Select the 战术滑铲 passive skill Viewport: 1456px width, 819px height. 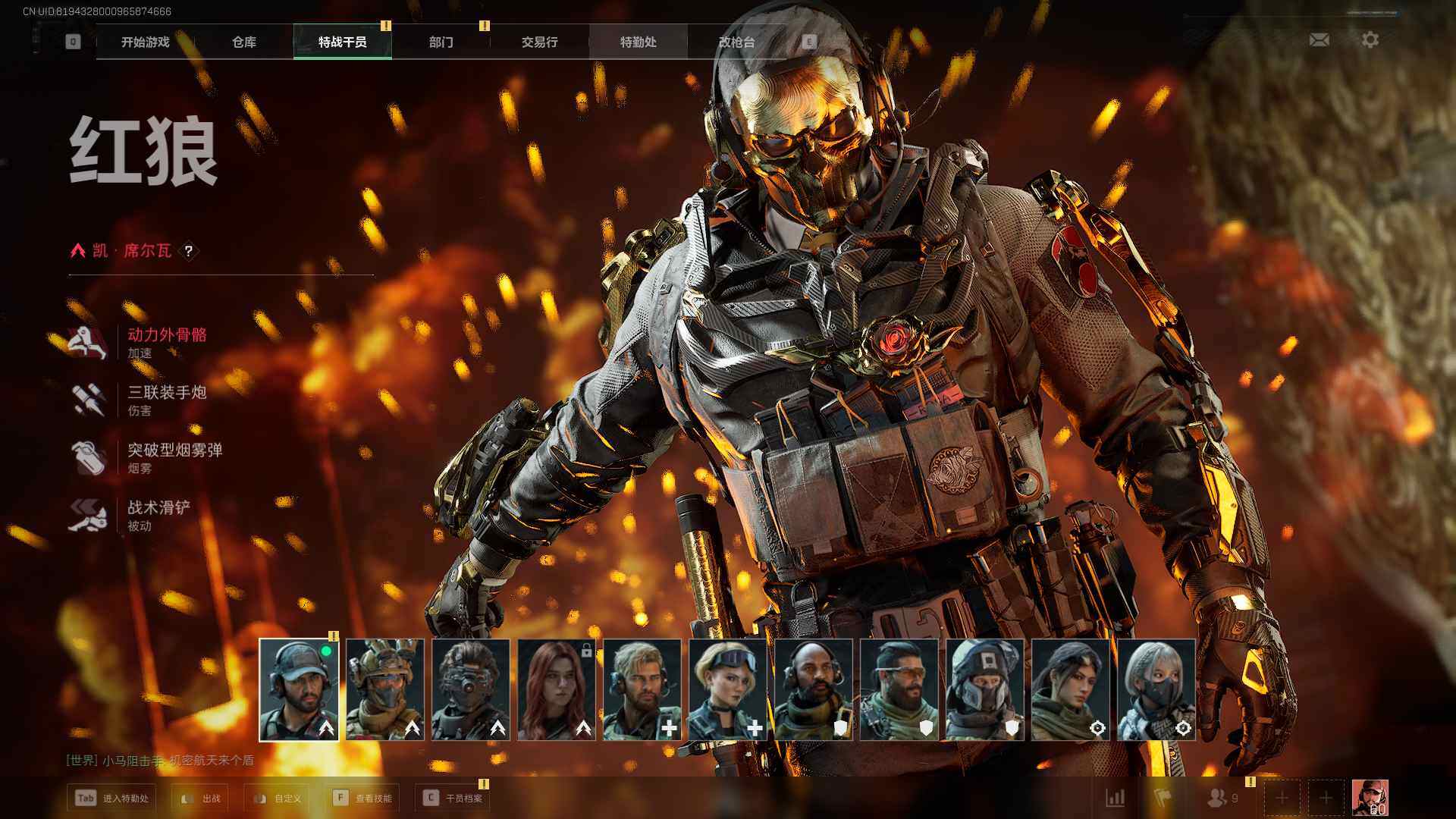point(158,507)
